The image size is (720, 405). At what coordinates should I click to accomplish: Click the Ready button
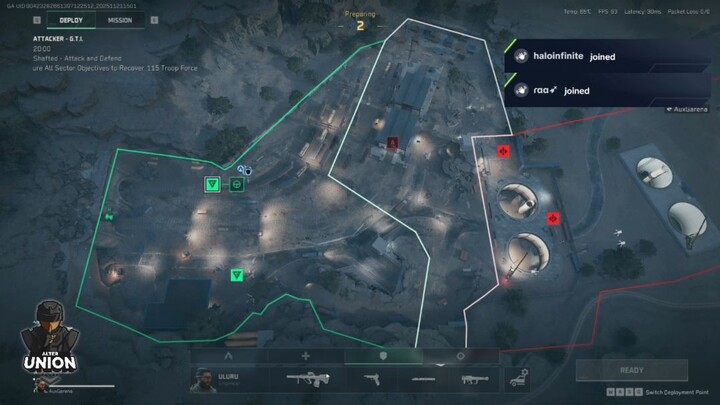pos(632,370)
